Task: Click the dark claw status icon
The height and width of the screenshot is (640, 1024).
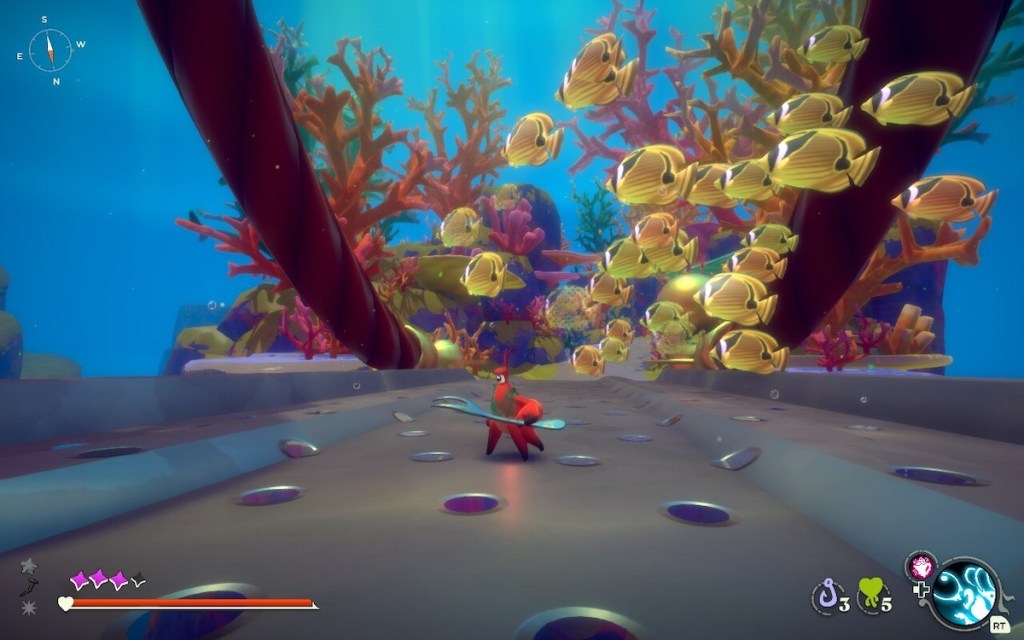Action: point(29,587)
